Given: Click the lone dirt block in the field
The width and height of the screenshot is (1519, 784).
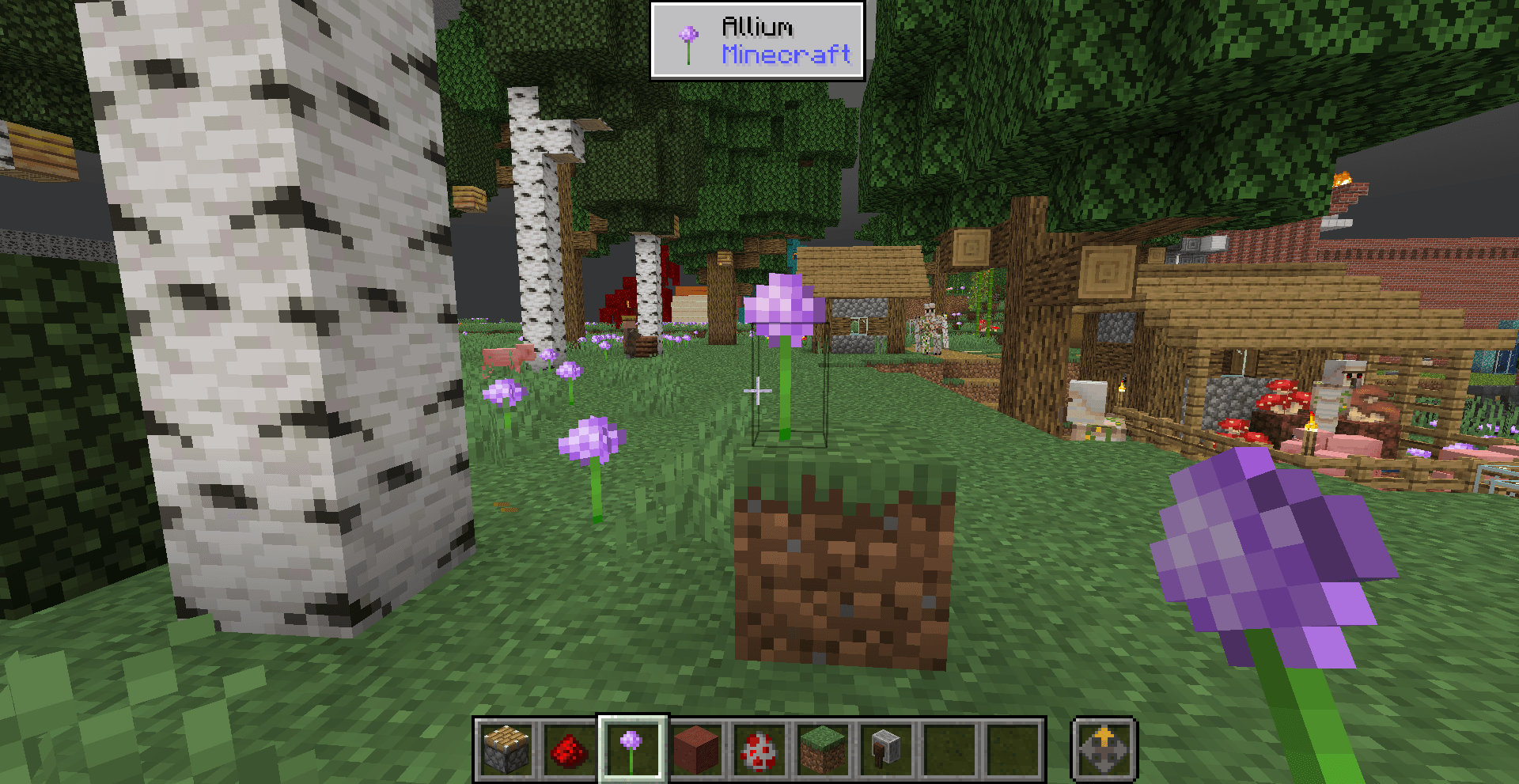Looking at the screenshot, I should (843, 570).
